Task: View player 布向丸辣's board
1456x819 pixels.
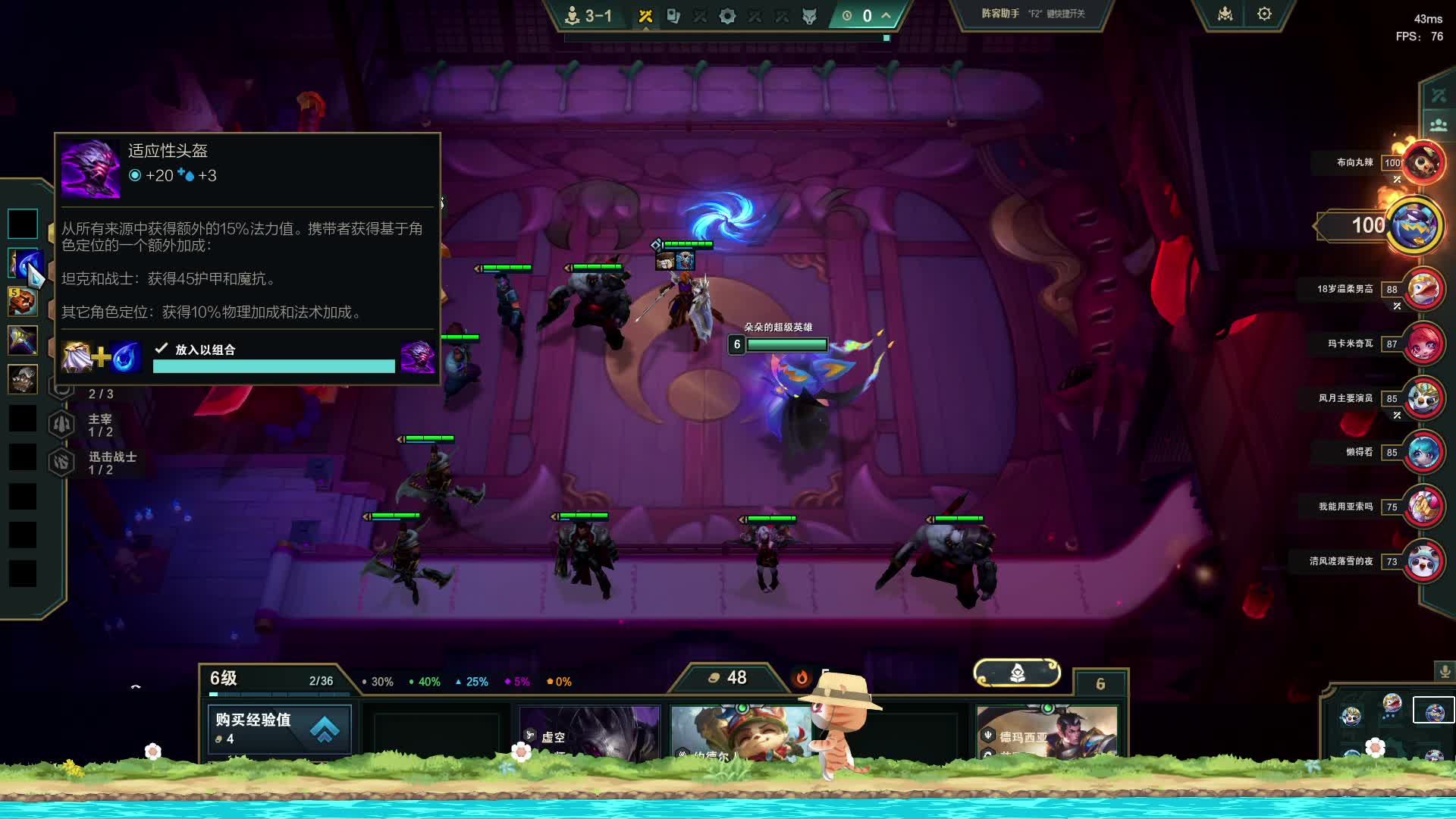Action: tap(1422, 162)
